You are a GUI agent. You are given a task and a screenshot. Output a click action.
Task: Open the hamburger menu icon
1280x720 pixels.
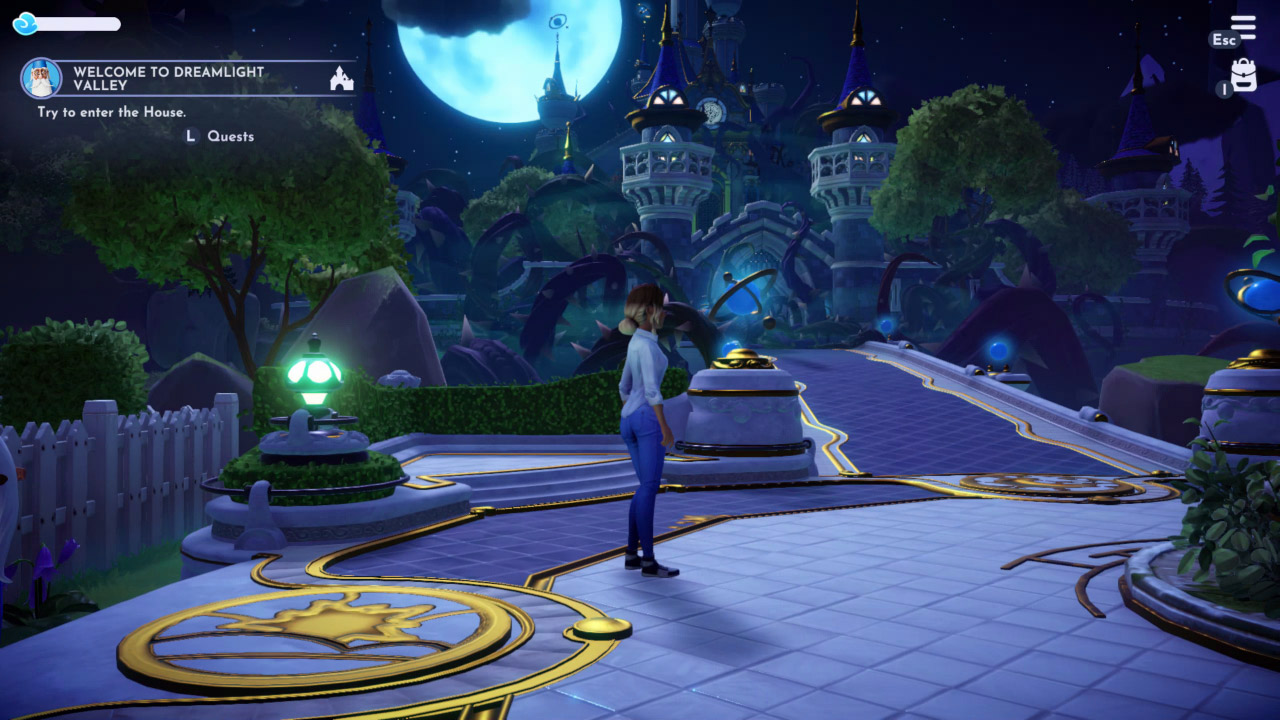[x=1243, y=27]
